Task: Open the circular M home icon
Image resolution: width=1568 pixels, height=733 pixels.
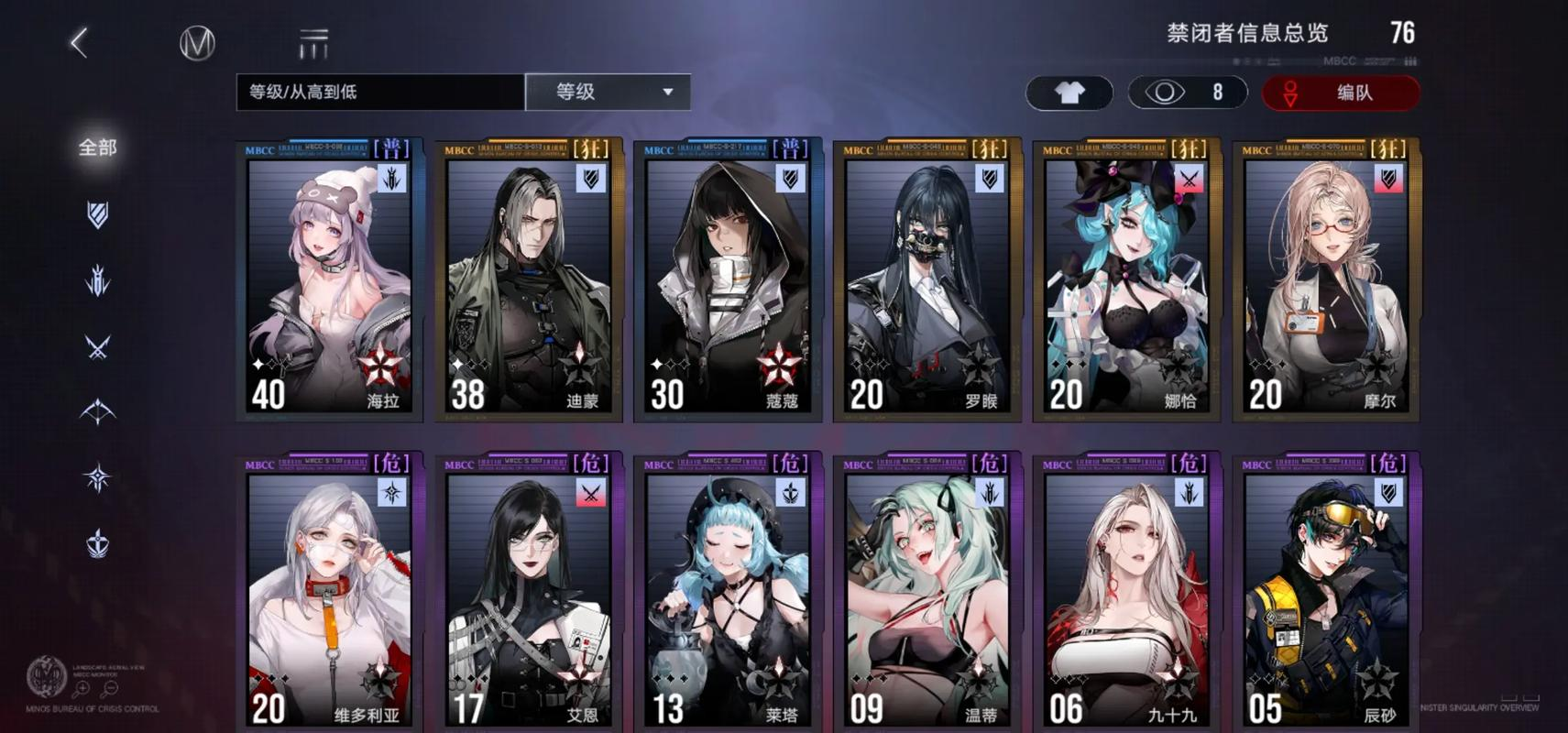Action: [x=197, y=43]
